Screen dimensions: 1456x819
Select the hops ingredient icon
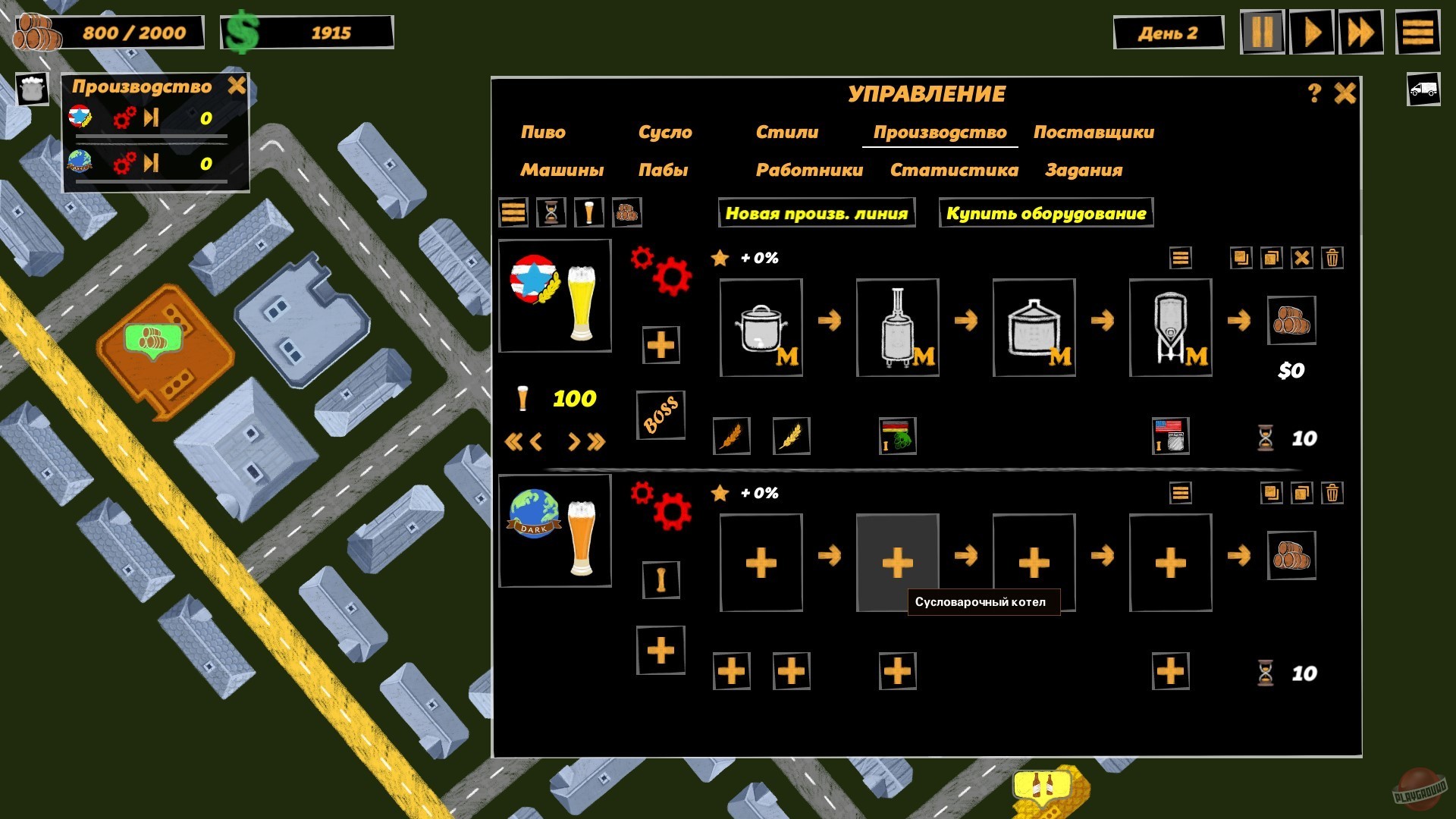point(897,437)
